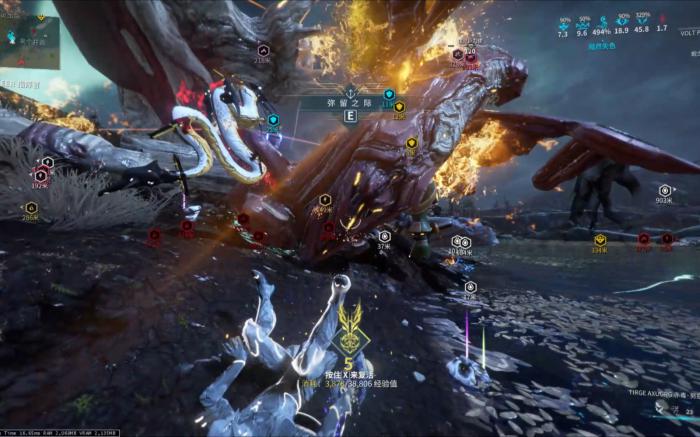Click the red buff icon timed 1.7
700x437 pixels.
point(662,19)
